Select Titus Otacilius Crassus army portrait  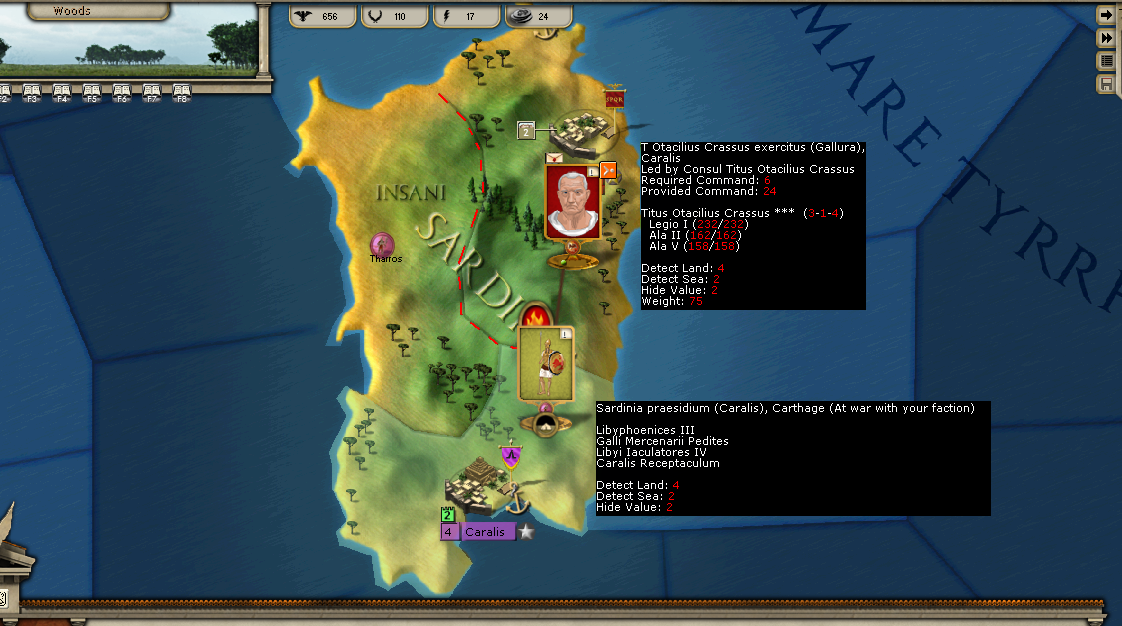coord(572,203)
